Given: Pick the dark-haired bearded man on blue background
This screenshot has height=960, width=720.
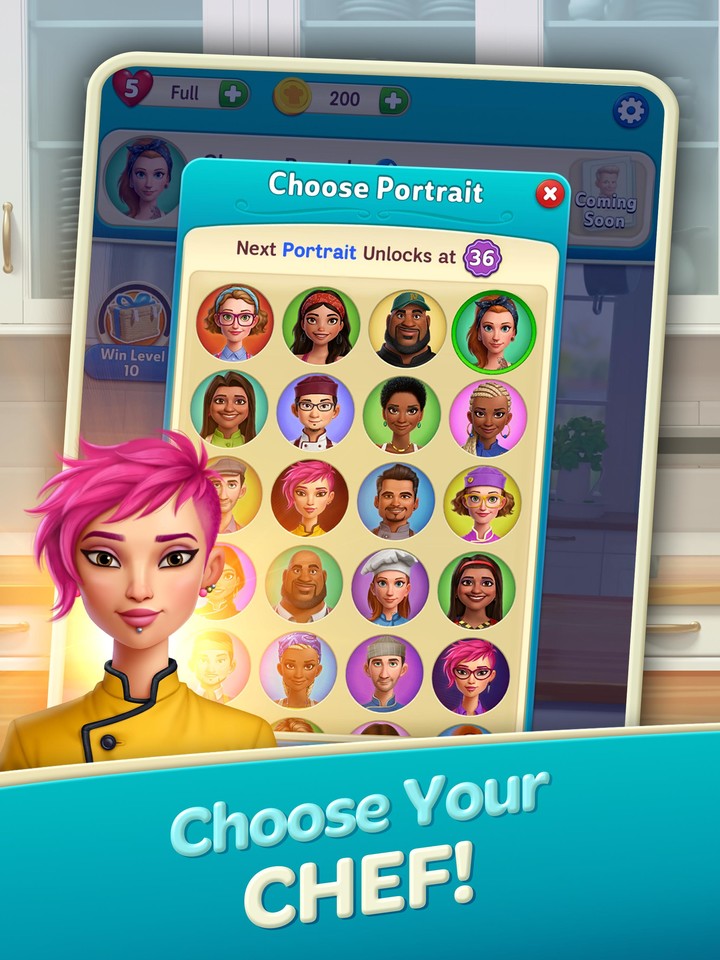Looking at the screenshot, I should tap(395, 500).
